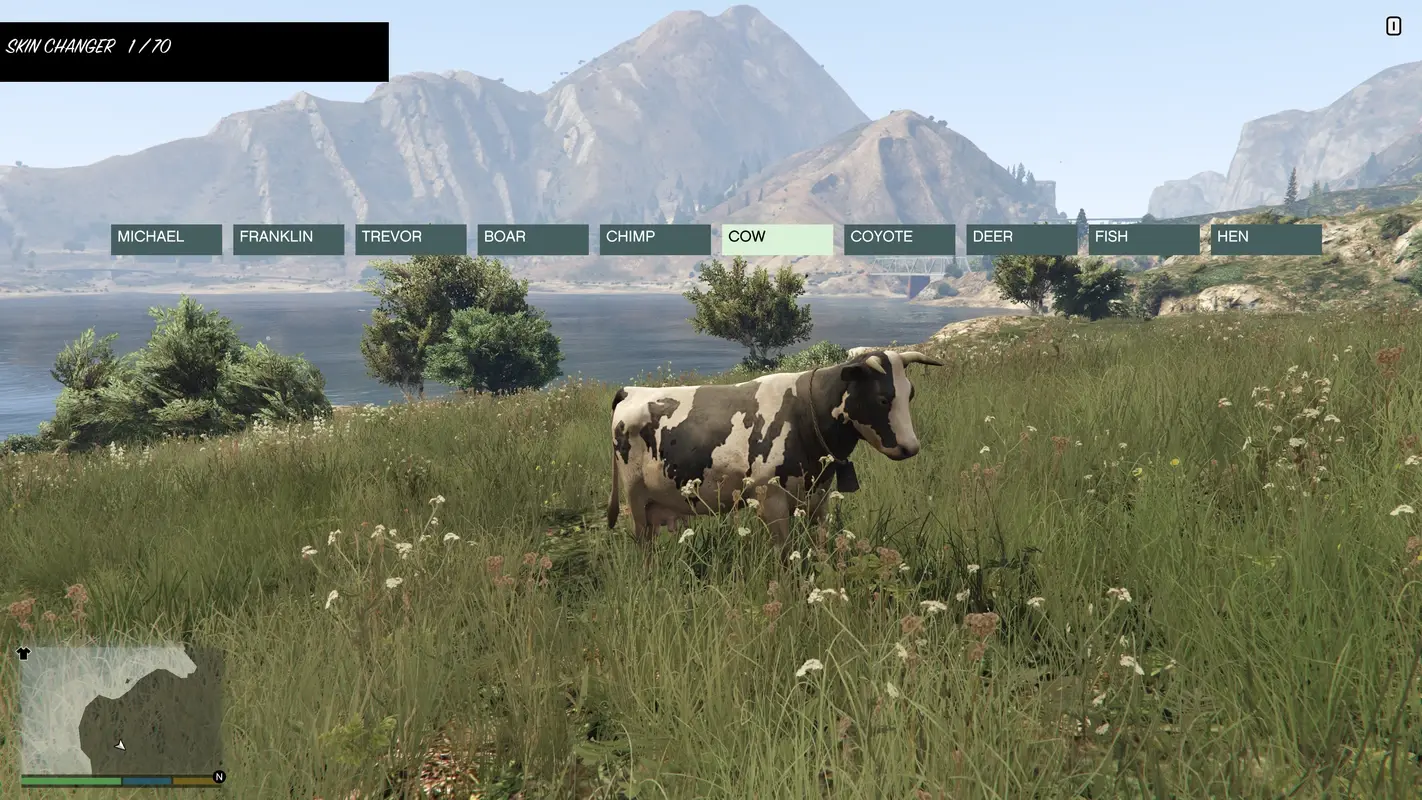Screen dimensions: 1422x800
Task: Click the N compass marker on minimap
Action: point(217,775)
